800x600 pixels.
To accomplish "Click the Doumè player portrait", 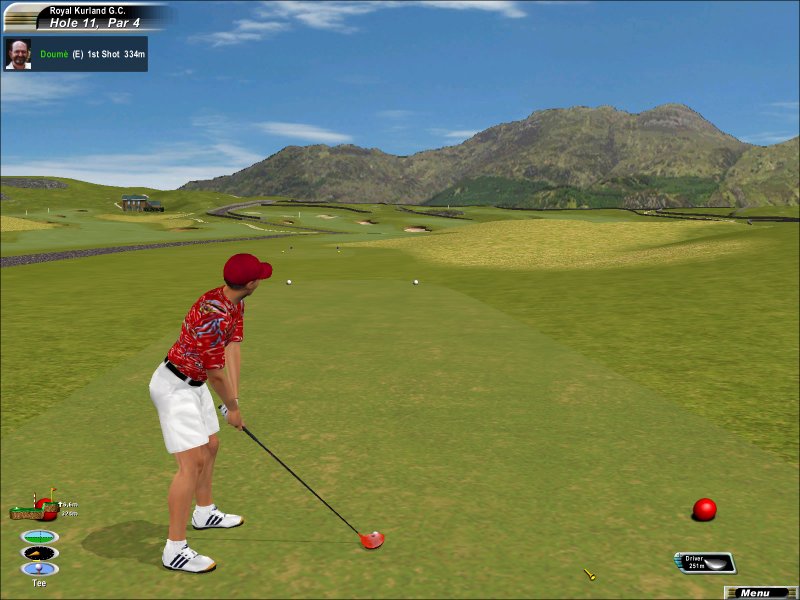I will click(18, 54).
